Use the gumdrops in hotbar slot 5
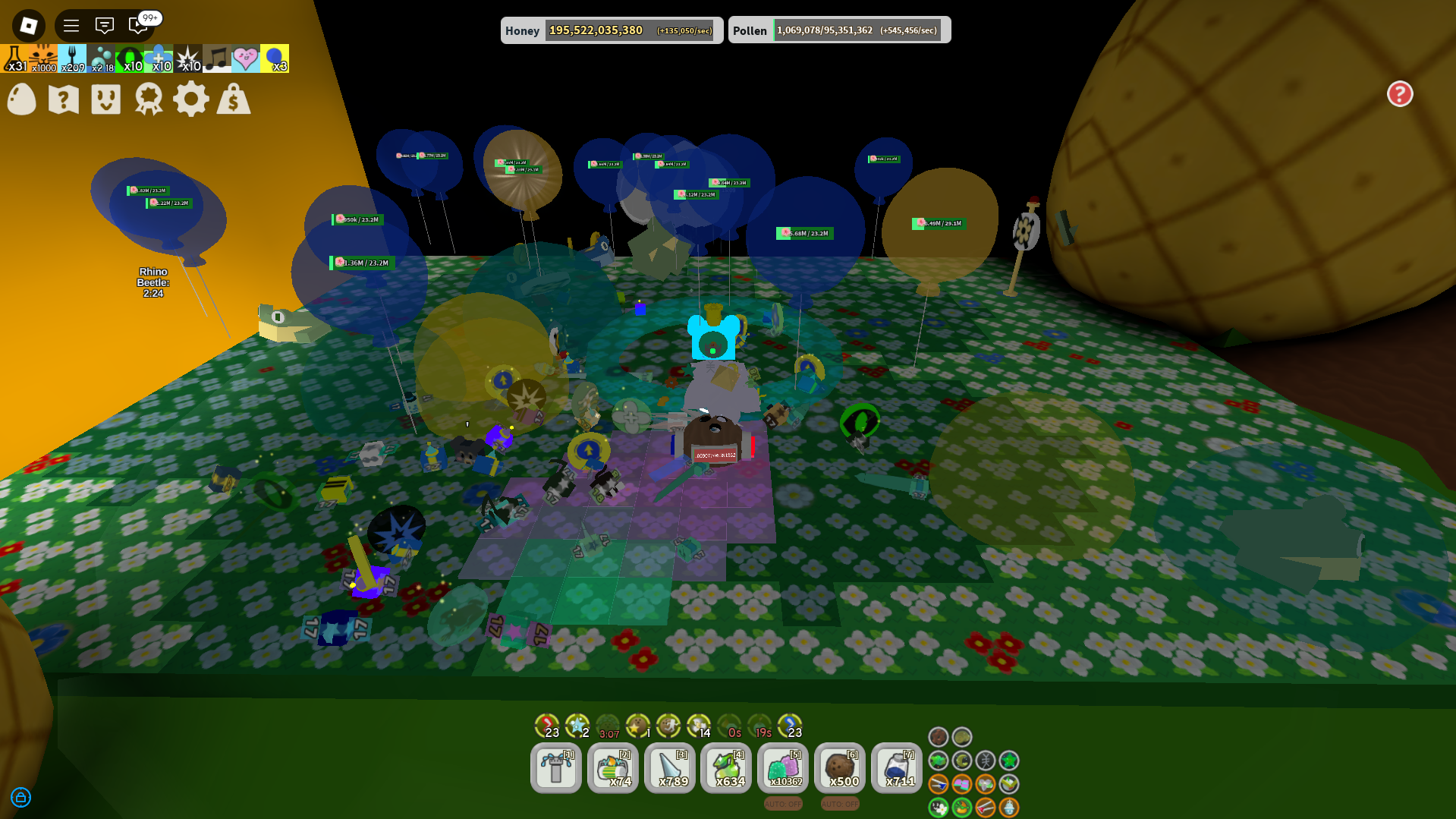The width and height of the screenshot is (1456, 819). click(782, 768)
